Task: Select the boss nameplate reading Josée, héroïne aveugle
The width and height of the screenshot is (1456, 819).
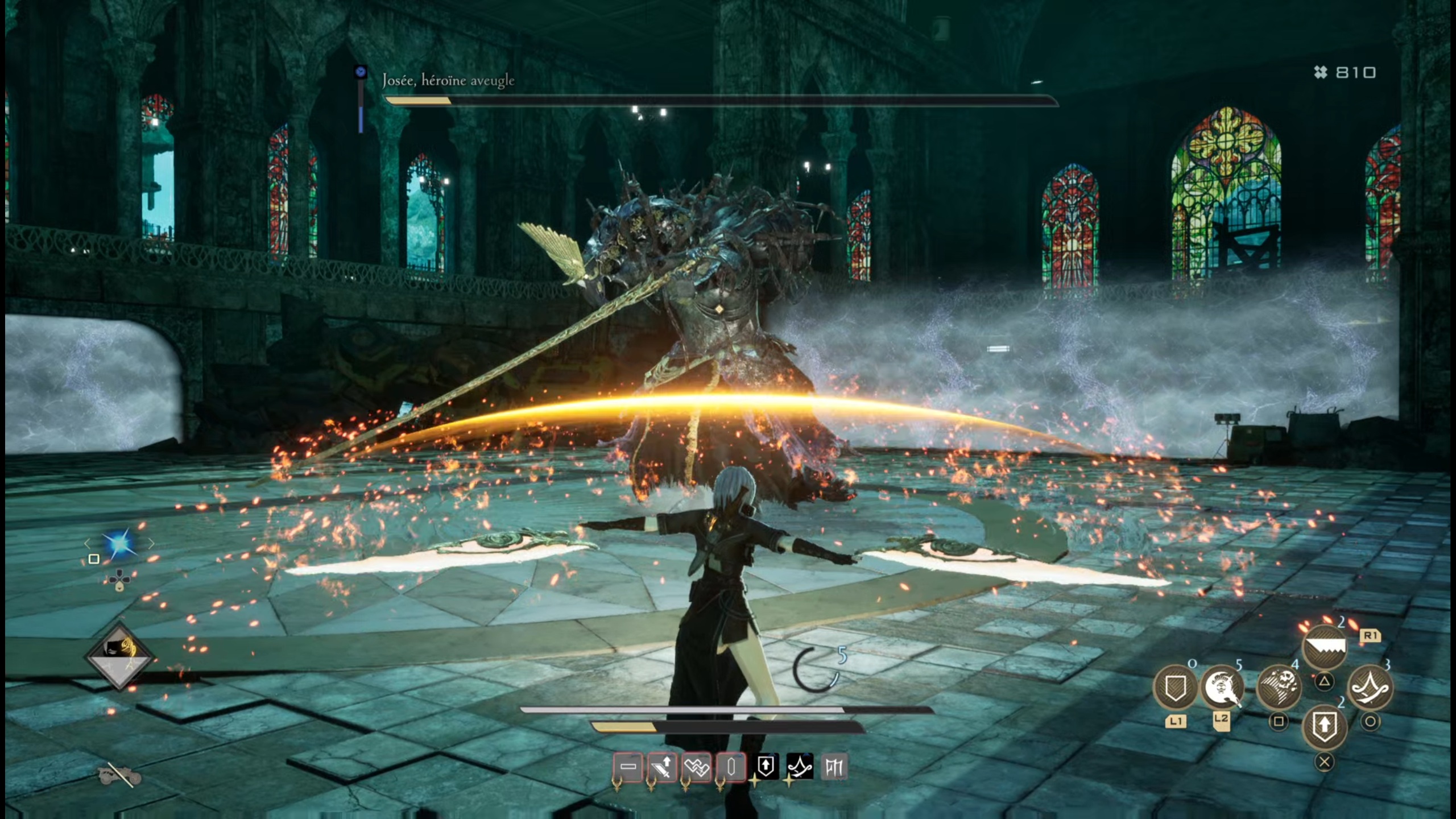Action: coord(449,81)
